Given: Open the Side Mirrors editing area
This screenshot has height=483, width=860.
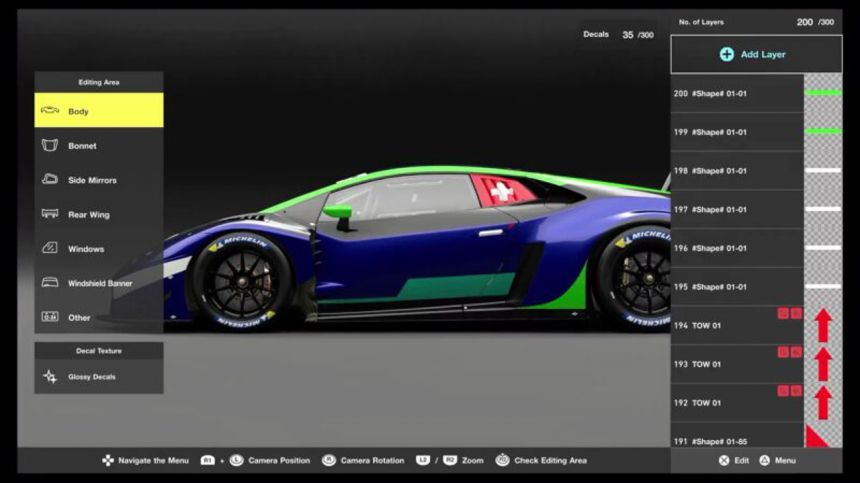Looking at the screenshot, I should coord(98,180).
